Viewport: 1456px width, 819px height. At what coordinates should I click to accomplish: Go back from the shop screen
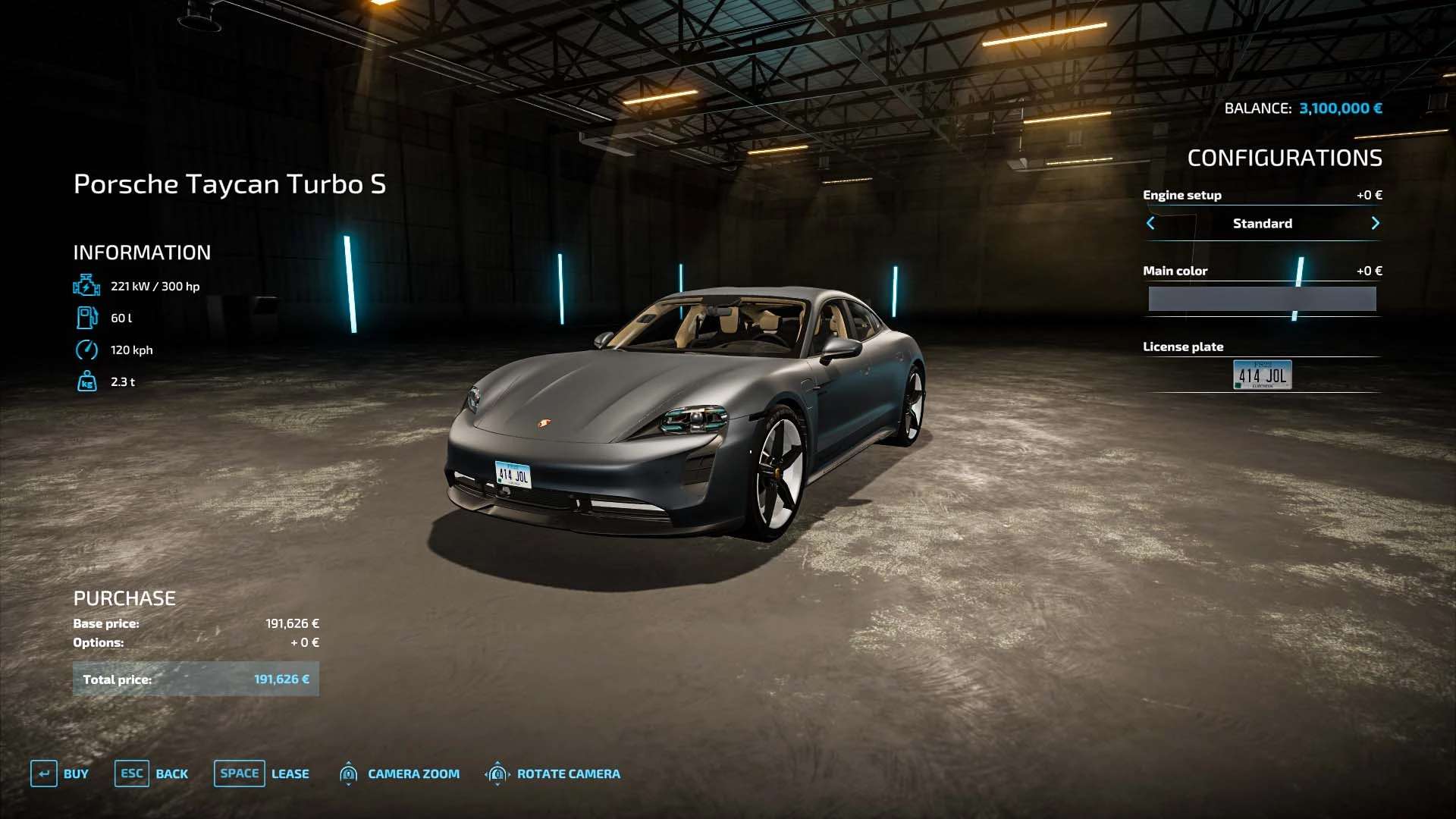tap(152, 773)
